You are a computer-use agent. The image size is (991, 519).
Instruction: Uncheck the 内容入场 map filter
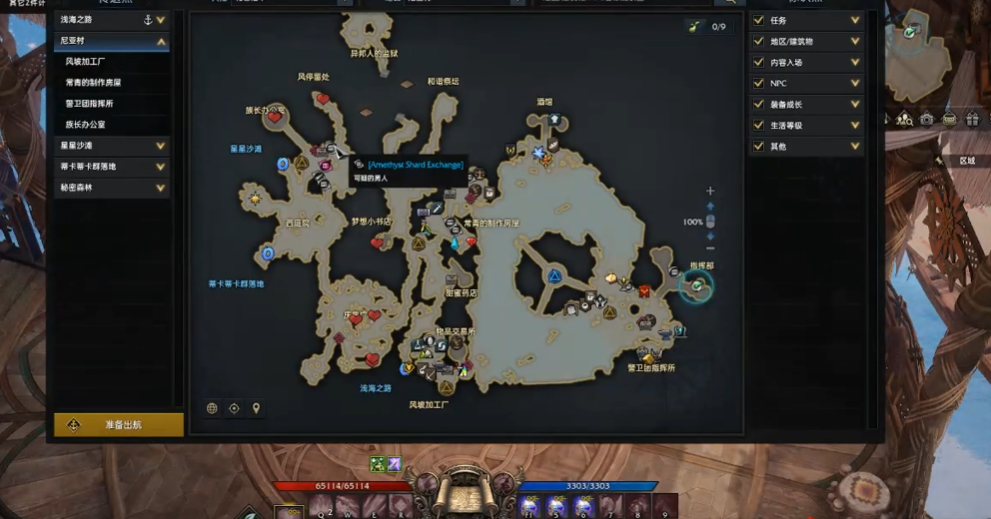point(759,63)
